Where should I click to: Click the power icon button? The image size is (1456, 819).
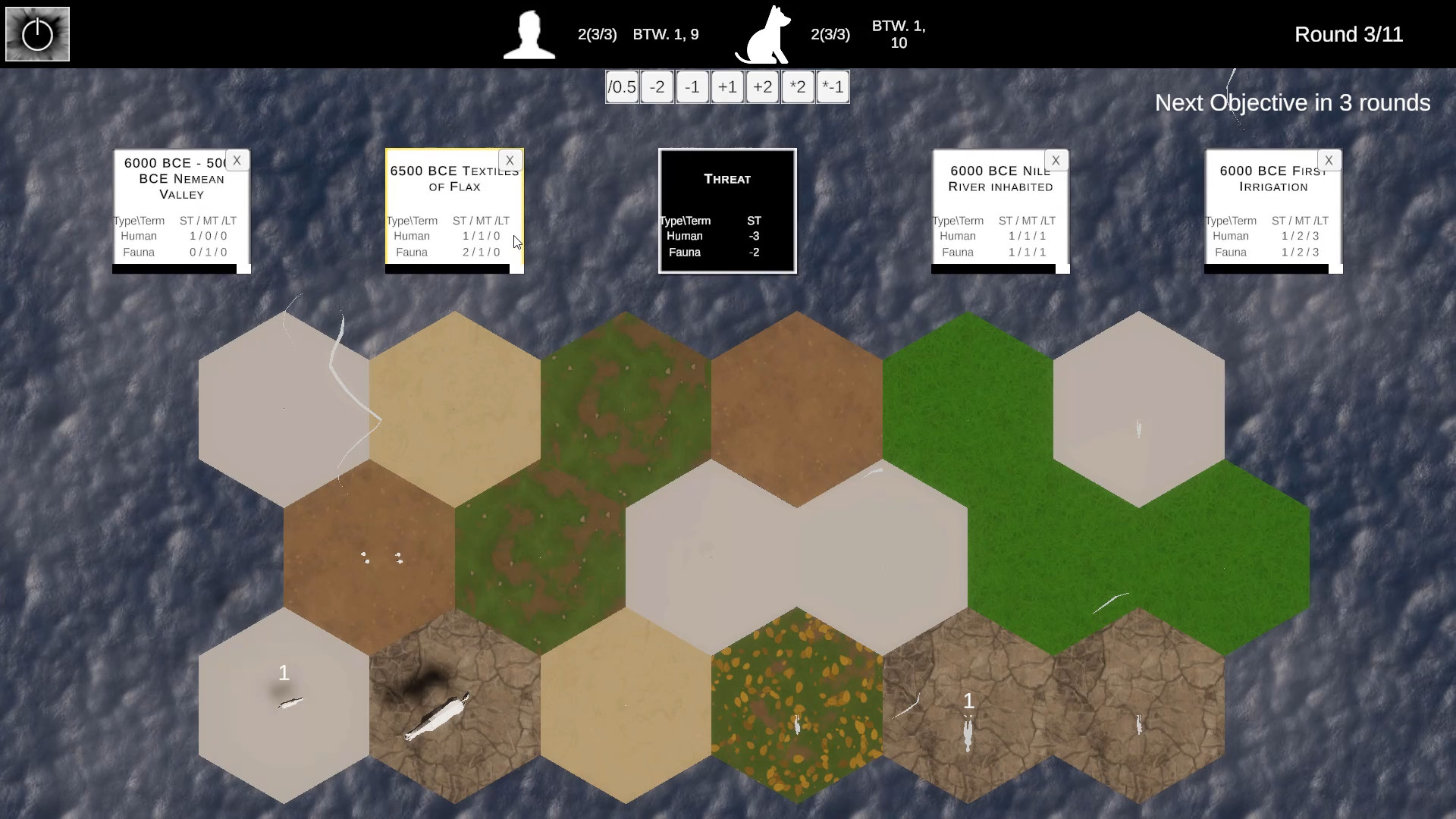click(x=37, y=34)
